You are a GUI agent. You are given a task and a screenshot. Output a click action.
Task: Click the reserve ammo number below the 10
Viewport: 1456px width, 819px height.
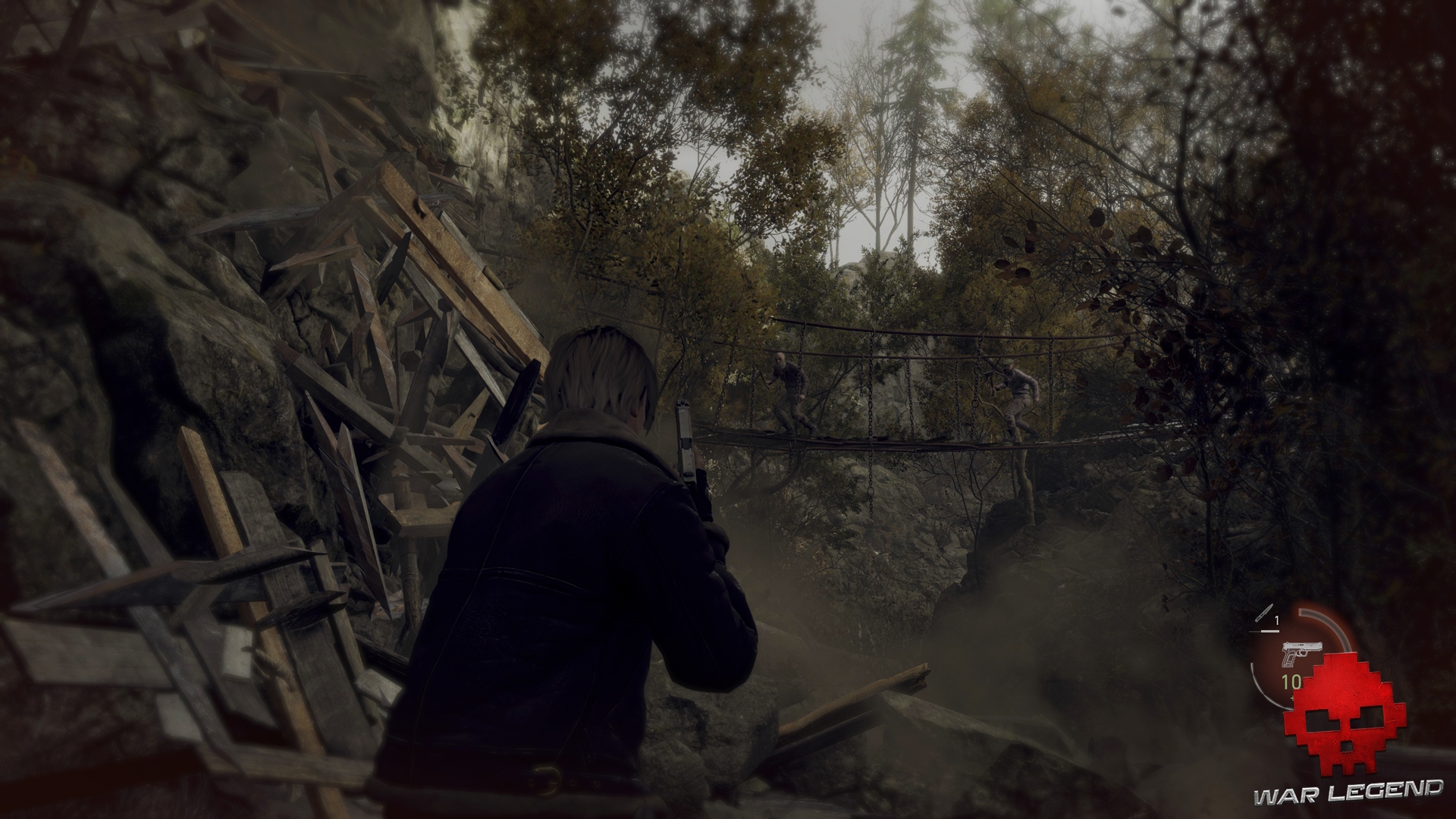tap(1292, 698)
